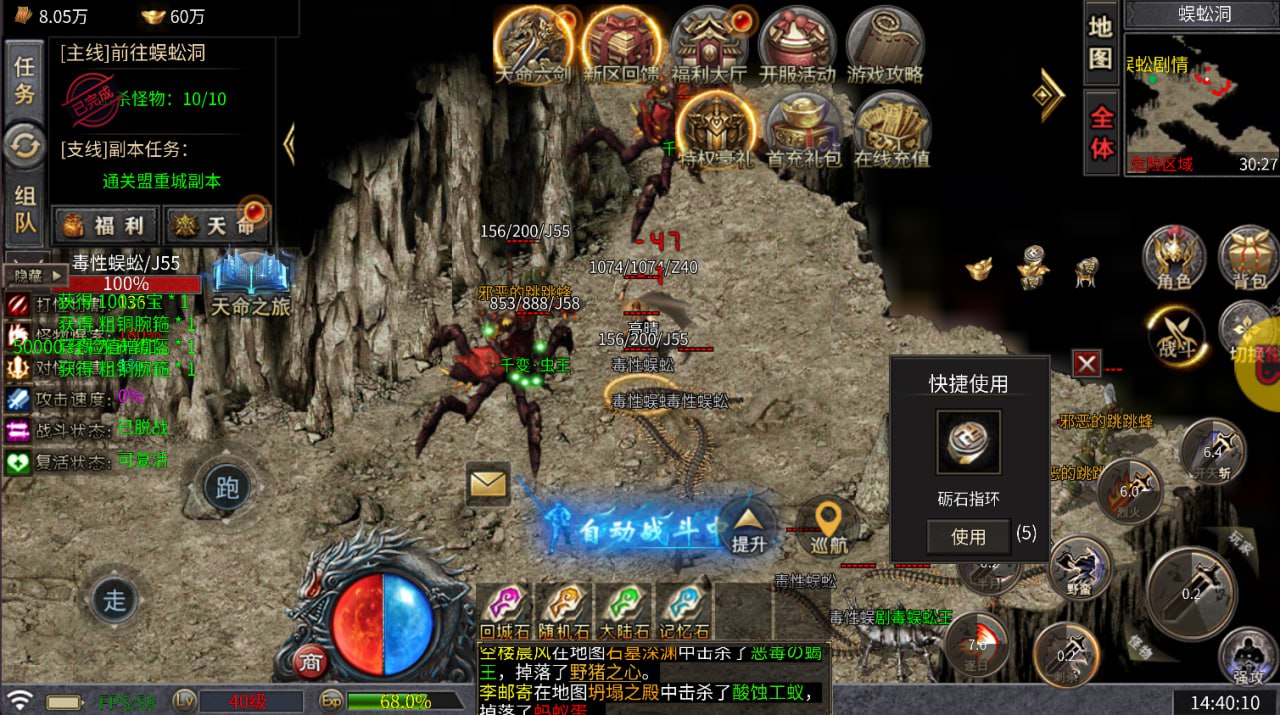Open the 游戏攻略 guide scroll
The image size is (1280, 715).
[884, 42]
